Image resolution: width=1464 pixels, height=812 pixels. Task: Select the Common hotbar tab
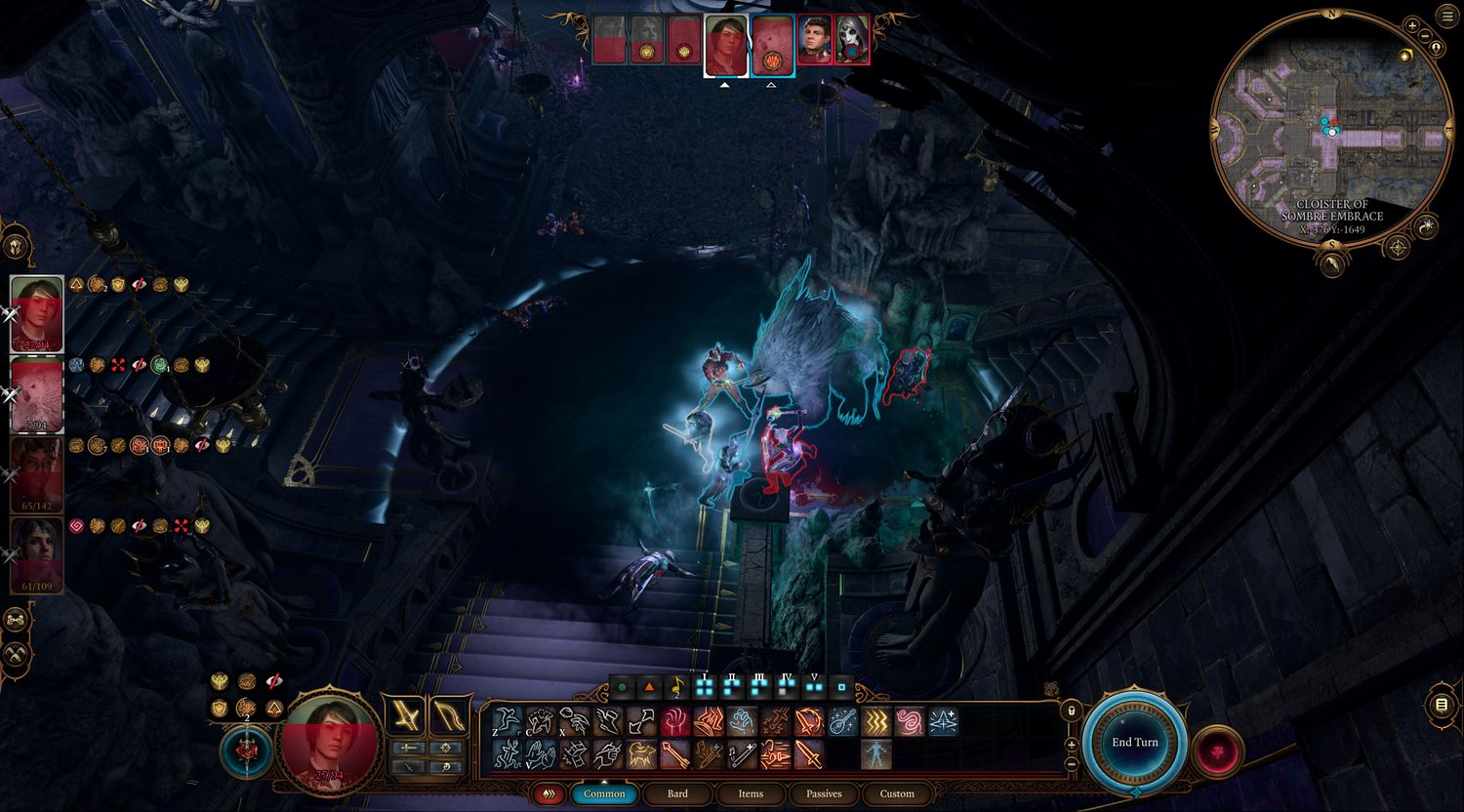604,793
